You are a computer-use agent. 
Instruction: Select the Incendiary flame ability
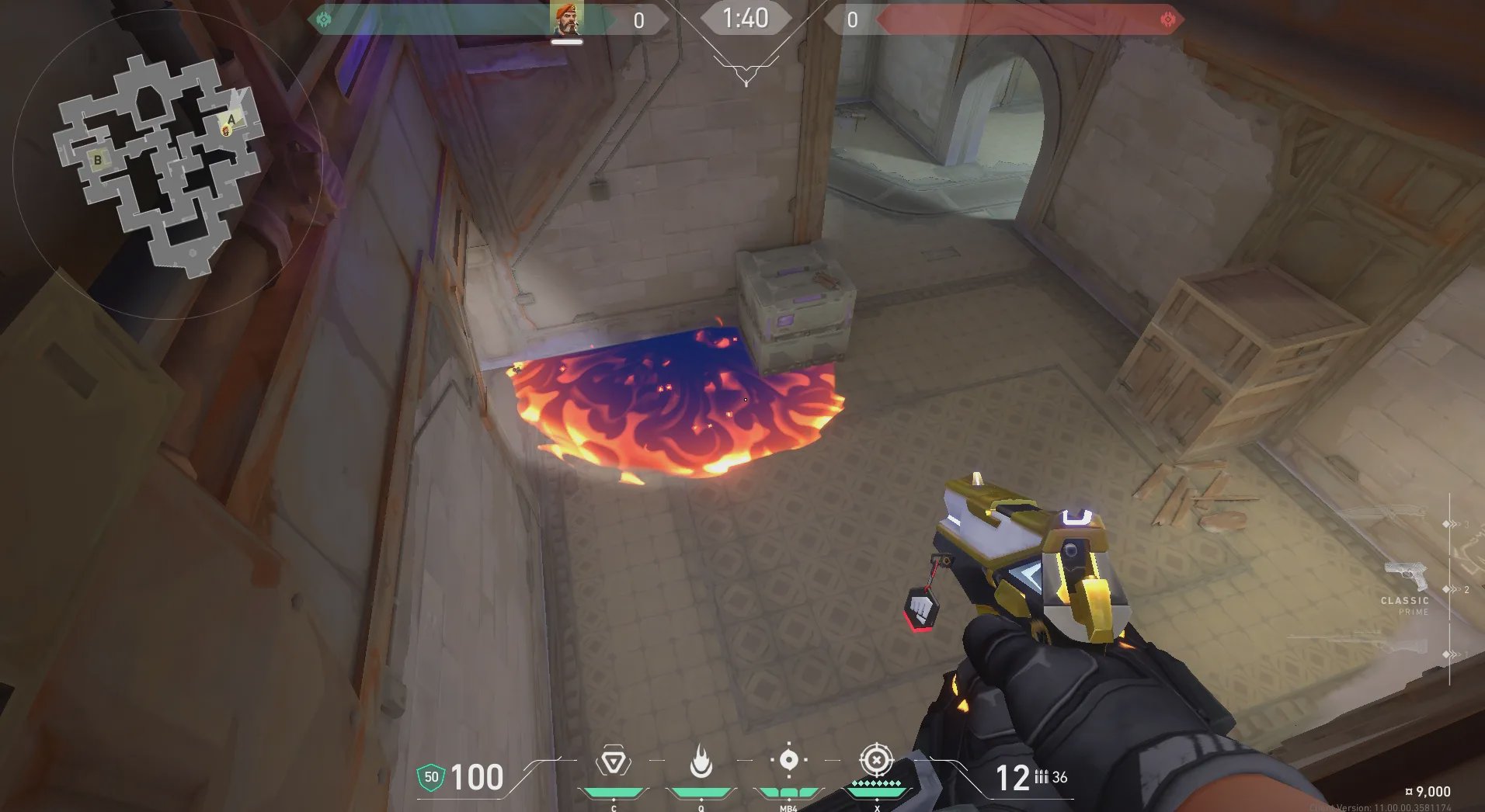(701, 762)
